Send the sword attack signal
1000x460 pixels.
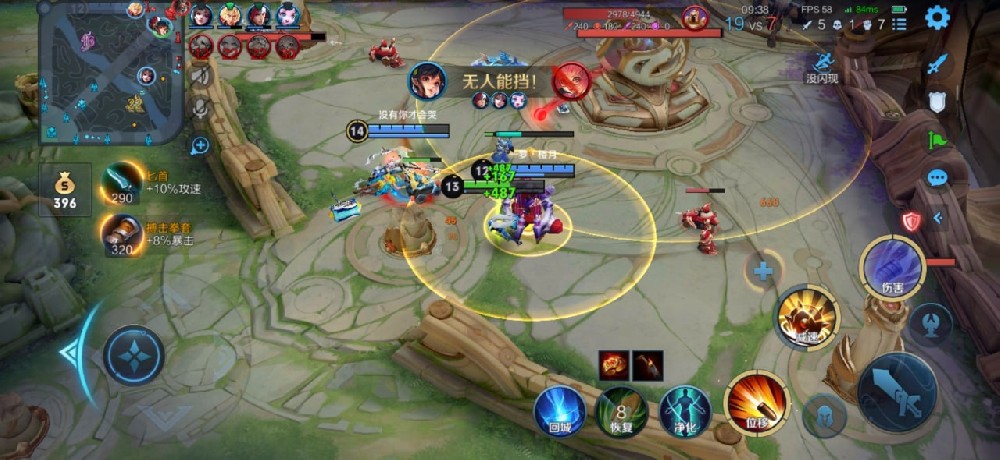(x=937, y=63)
